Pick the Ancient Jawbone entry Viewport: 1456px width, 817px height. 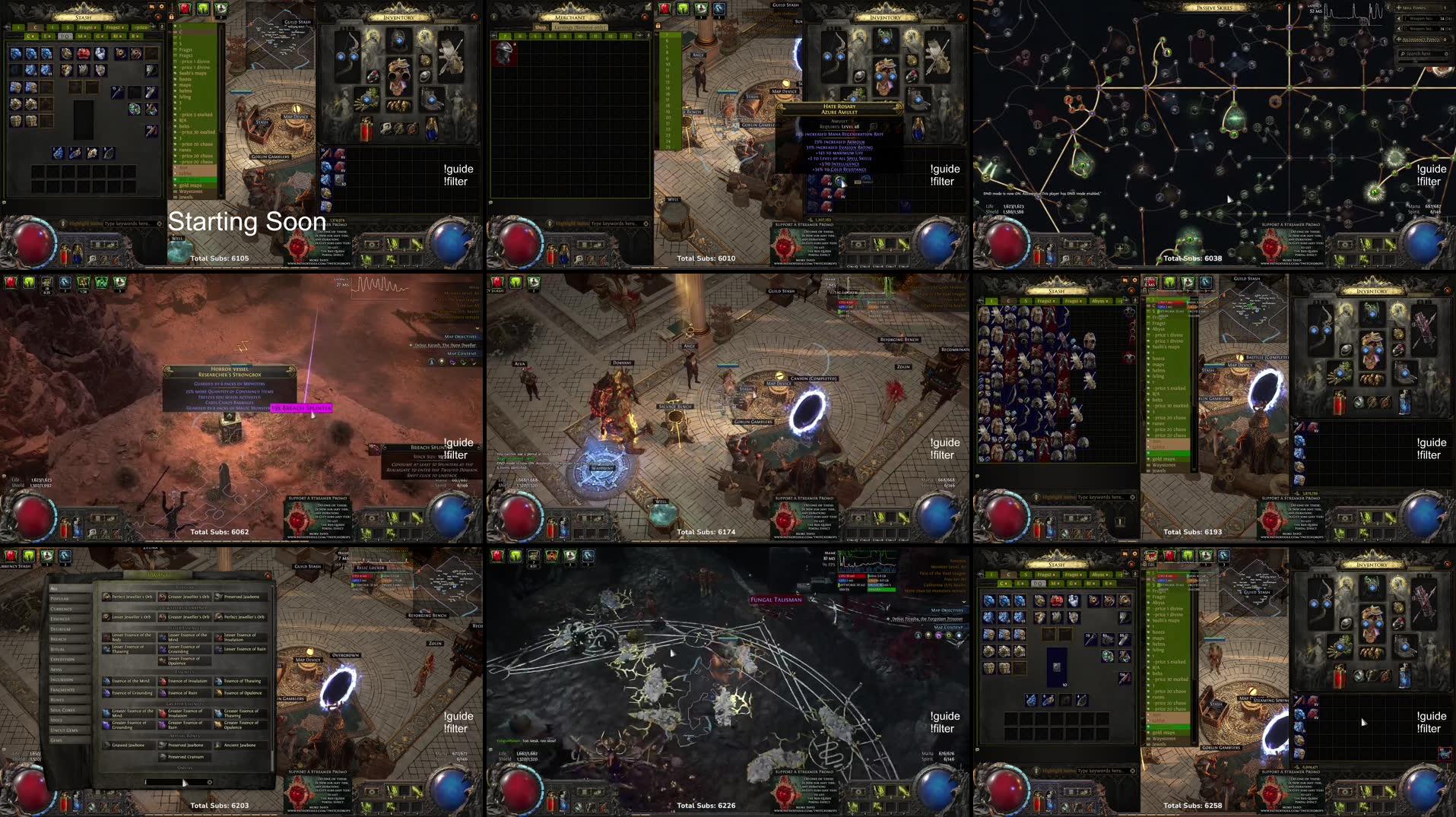pyautogui.click(x=240, y=745)
